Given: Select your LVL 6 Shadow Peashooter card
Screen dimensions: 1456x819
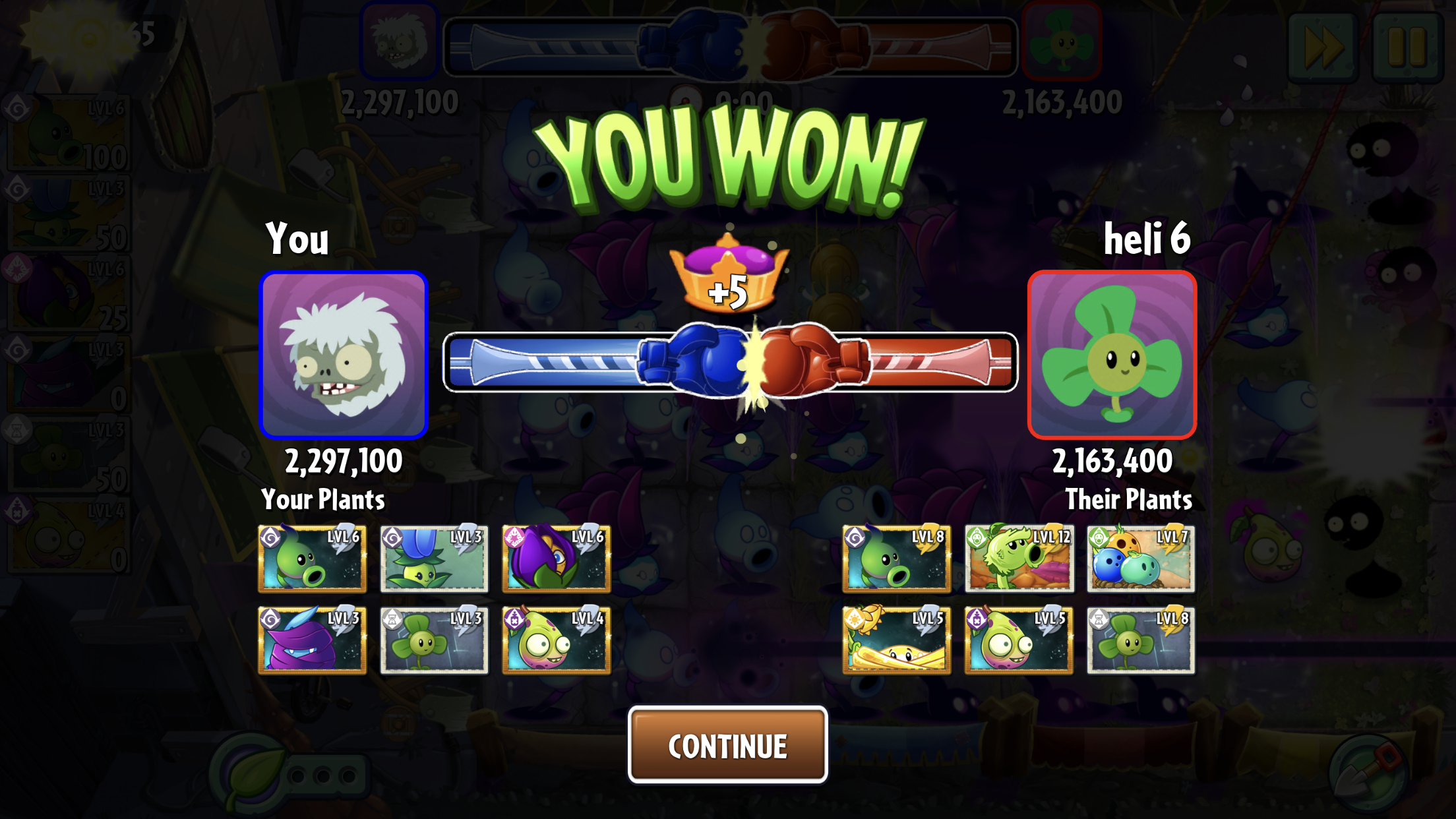Looking at the screenshot, I should (x=312, y=559).
